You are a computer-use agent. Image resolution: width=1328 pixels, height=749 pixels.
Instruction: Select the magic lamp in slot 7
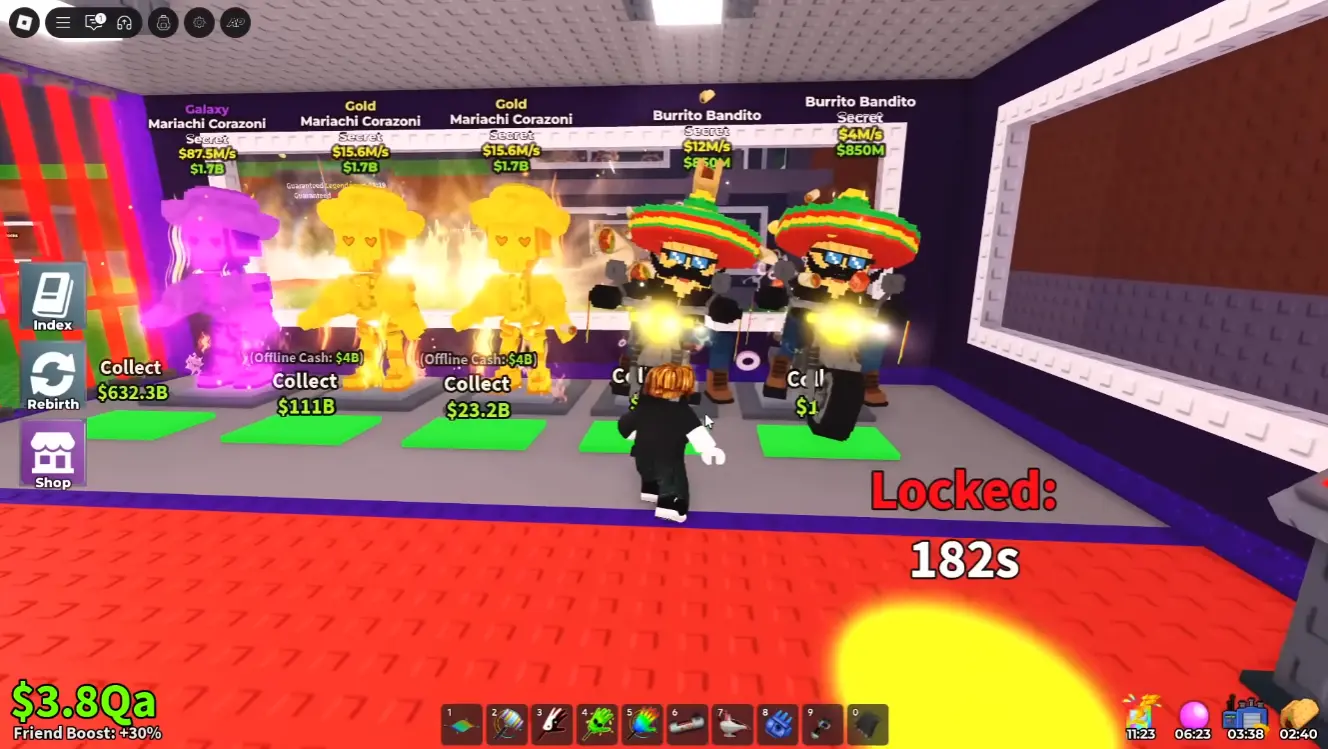click(x=733, y=724)
